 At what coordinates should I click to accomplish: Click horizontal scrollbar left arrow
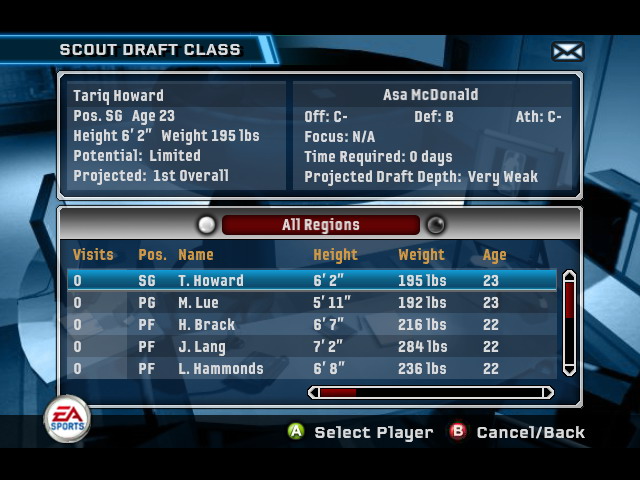(314, 392)
